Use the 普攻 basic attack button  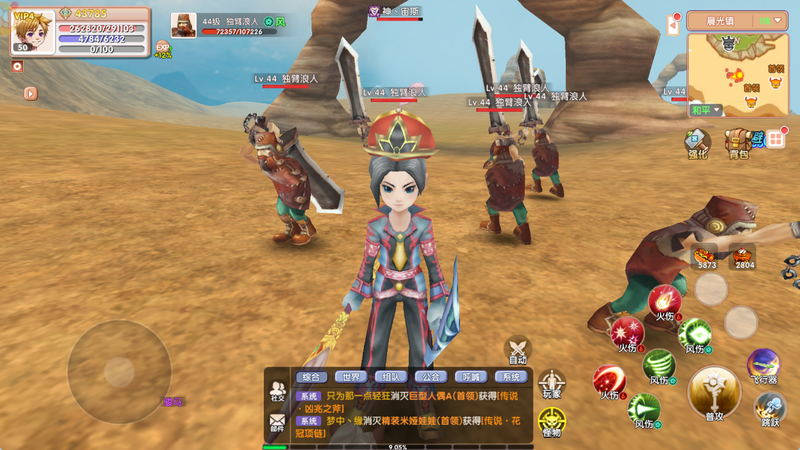coord(714,391)
